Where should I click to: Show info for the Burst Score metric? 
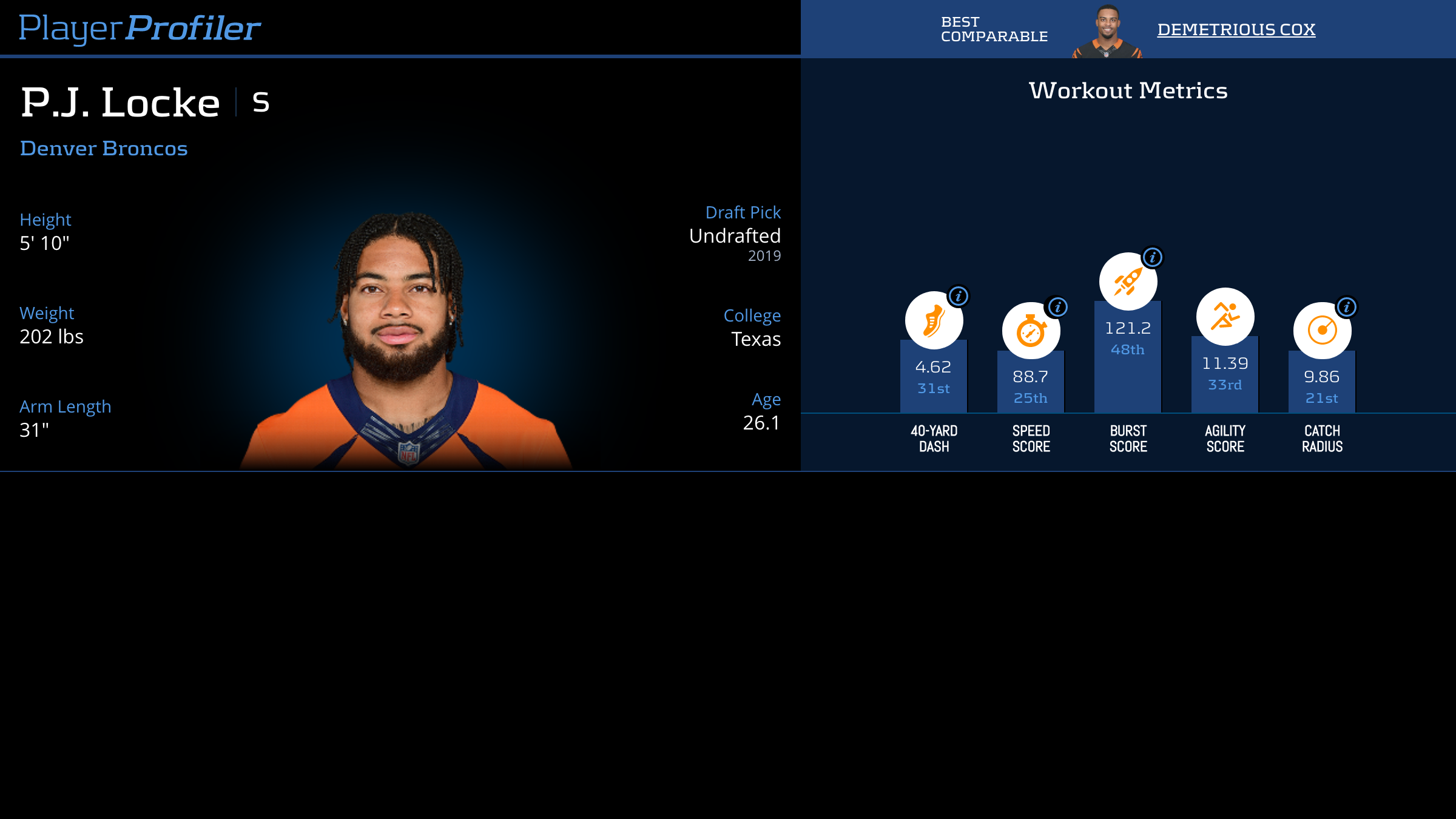pyautogui.click(x=1152, y=257)
